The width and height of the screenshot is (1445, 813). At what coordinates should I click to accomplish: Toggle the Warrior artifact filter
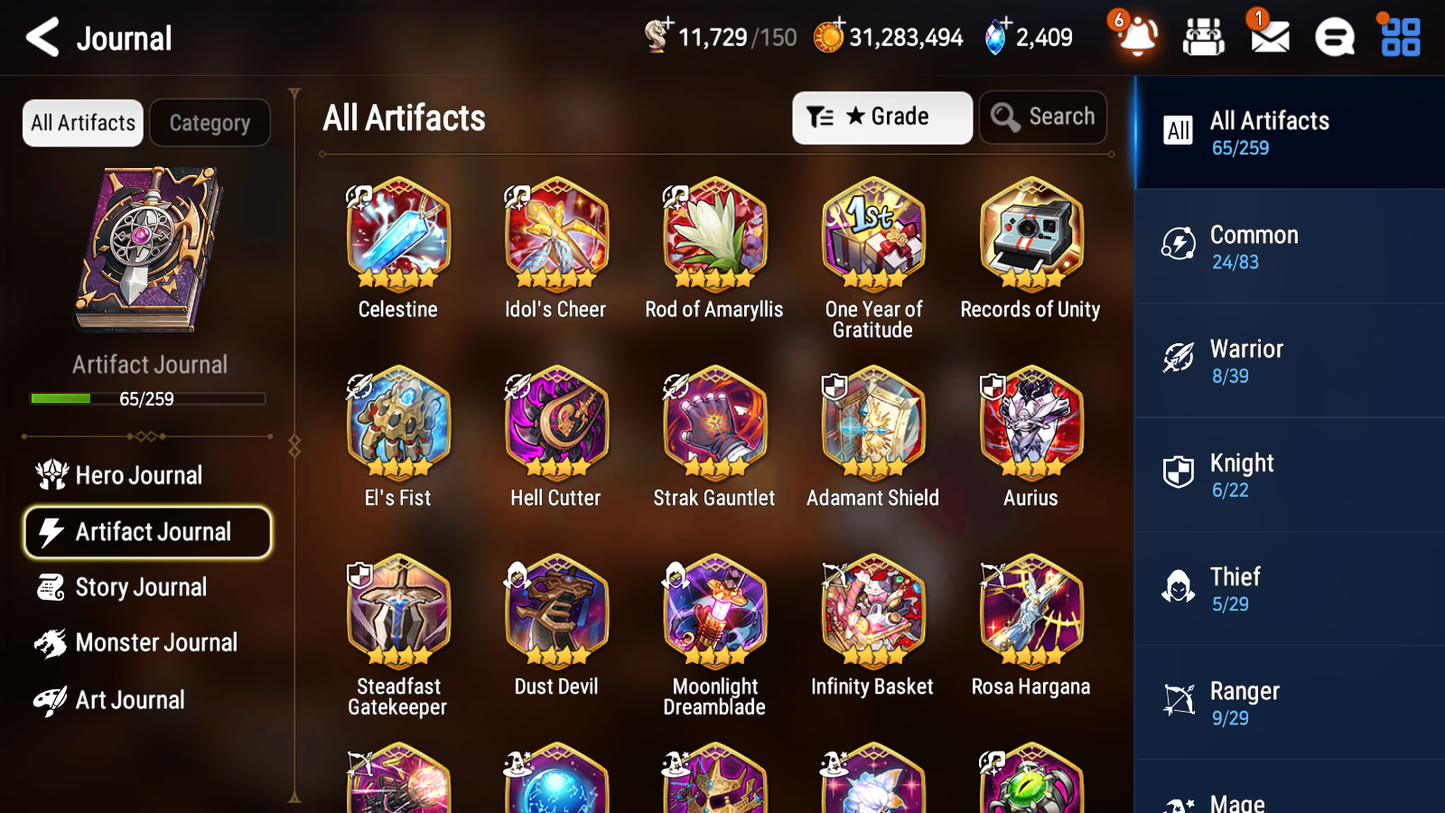click(x=1288, y=360)
